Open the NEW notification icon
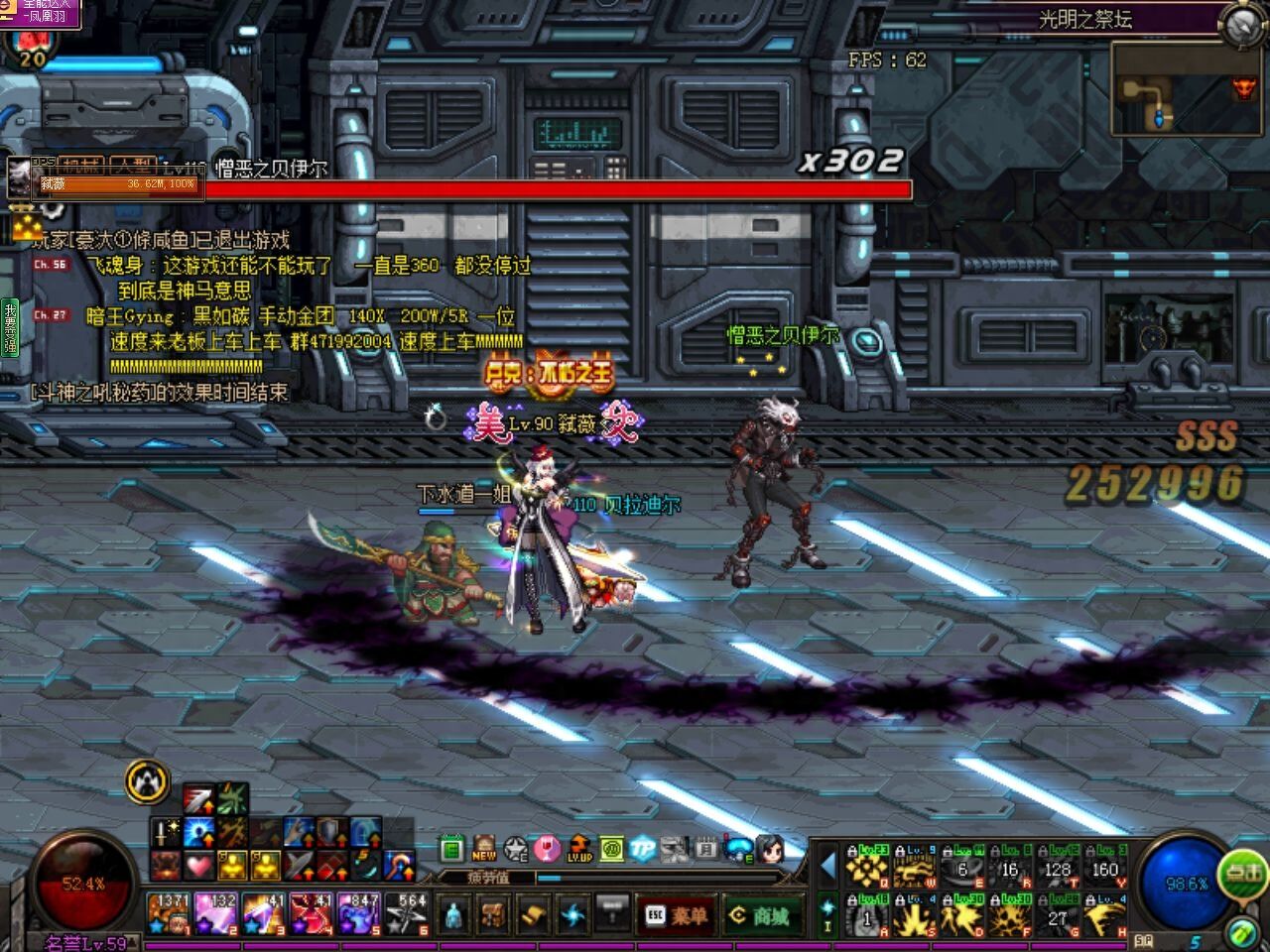 tap(484, 849)
